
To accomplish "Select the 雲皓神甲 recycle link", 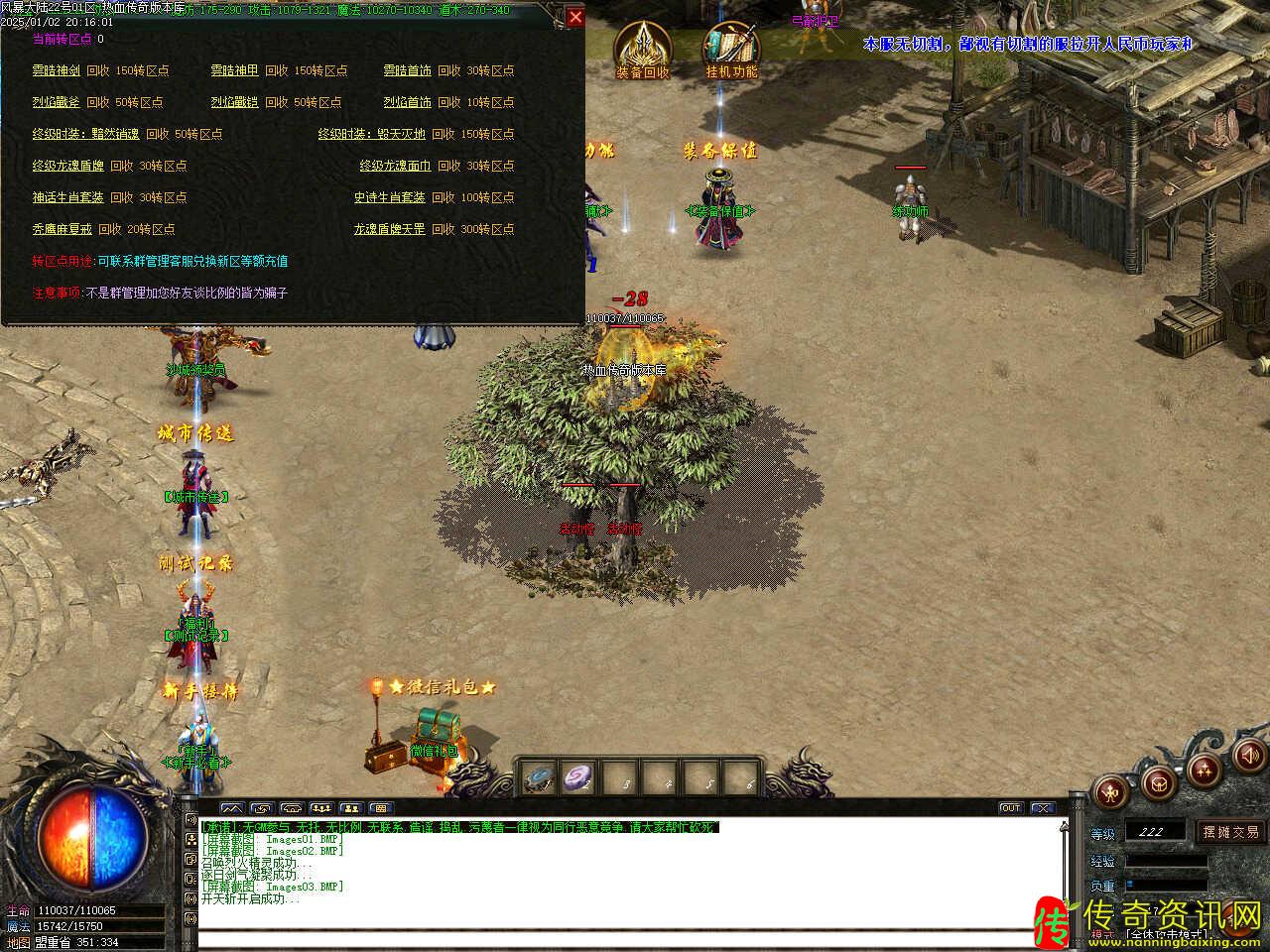I will coord(234,71).
